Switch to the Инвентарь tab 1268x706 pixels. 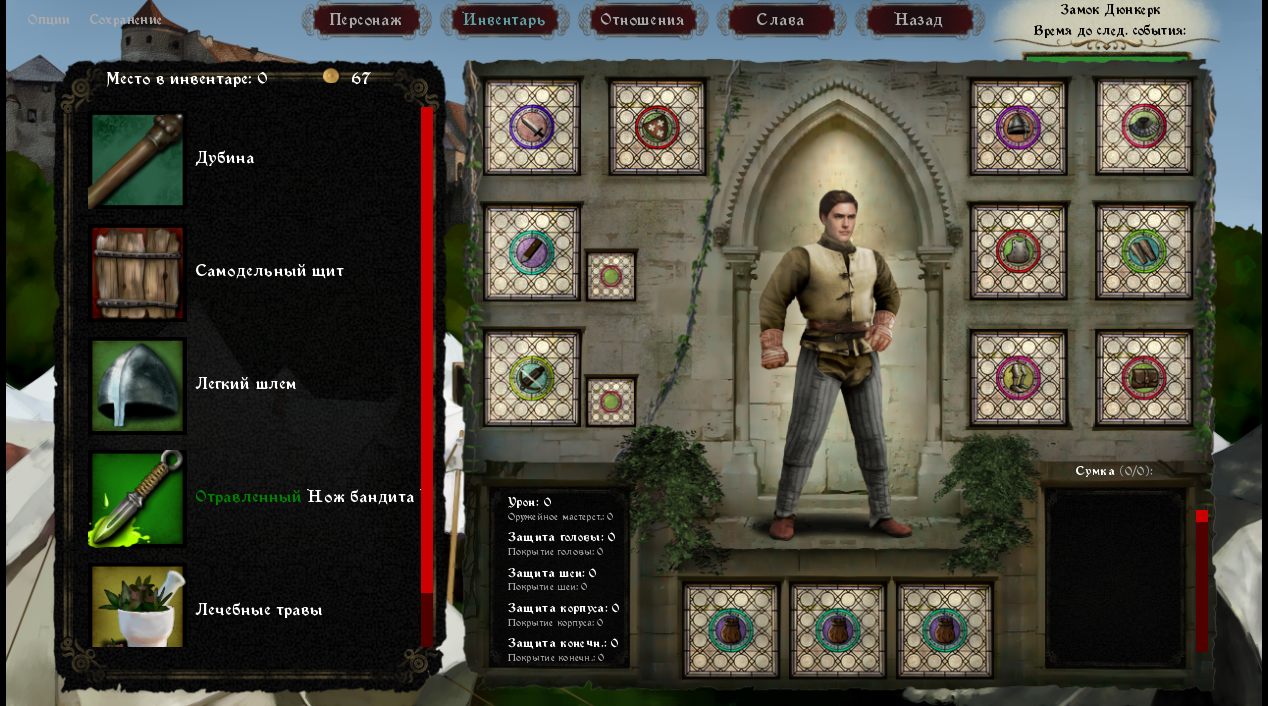pos(504,20)
